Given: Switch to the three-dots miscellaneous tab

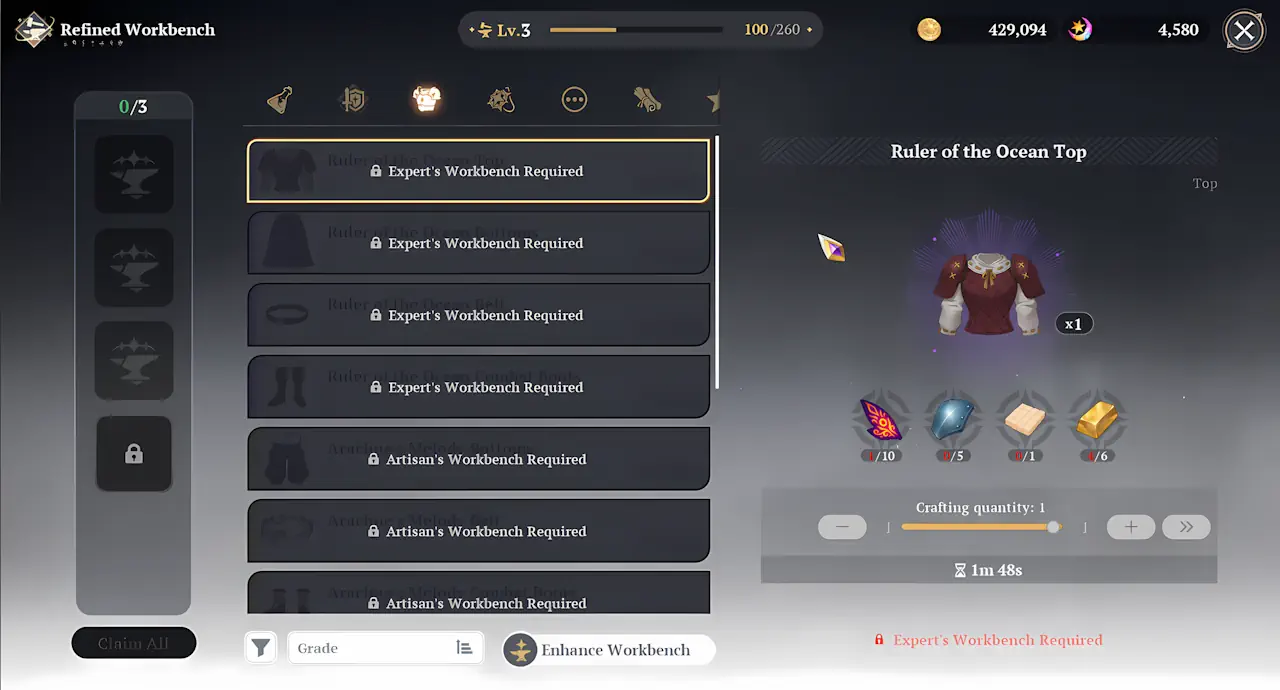Looking at the screenshot, I should [x=574, y=100].
